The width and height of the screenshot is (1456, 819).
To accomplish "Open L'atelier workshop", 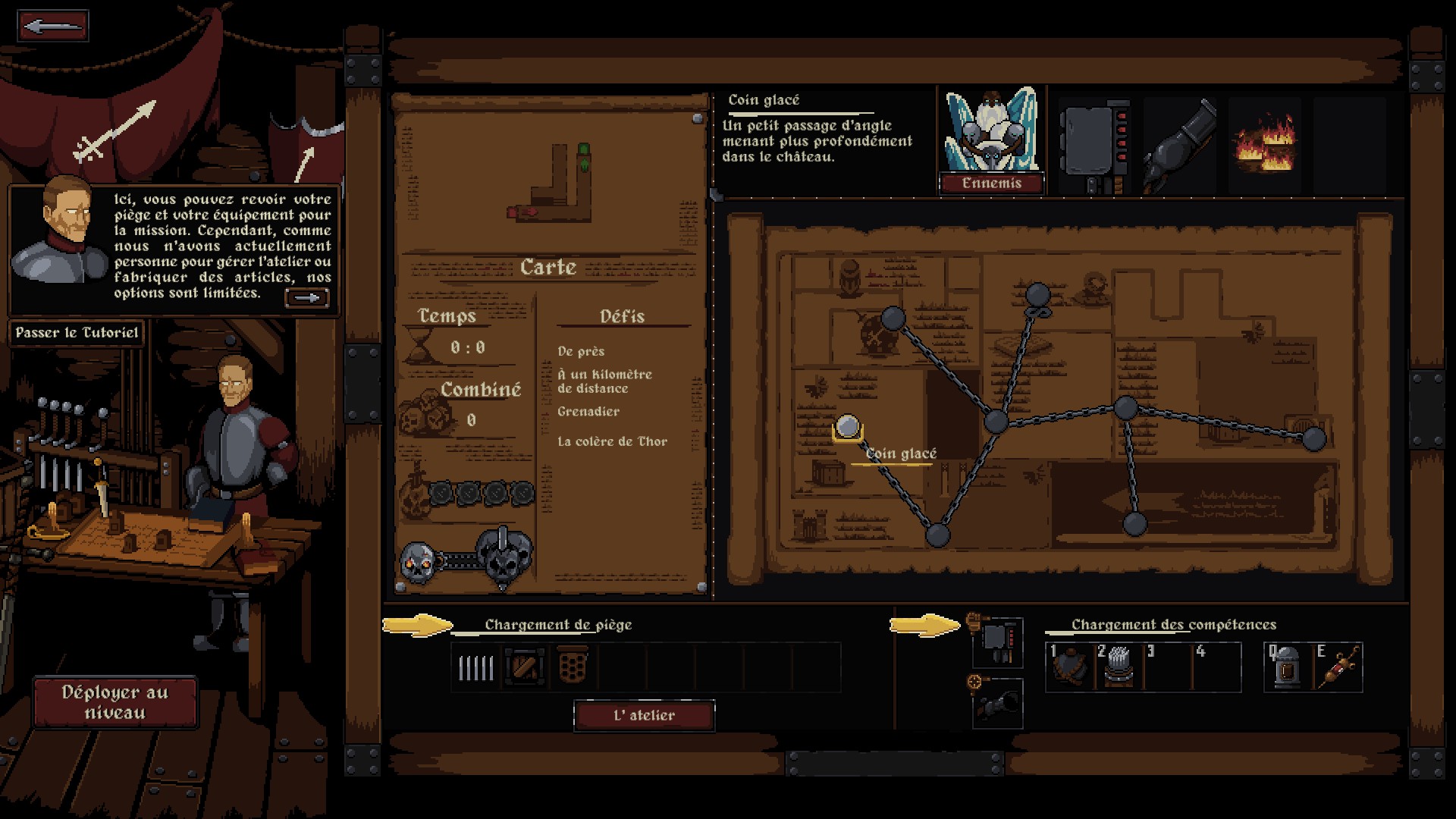I will click(x=644, y=716).
